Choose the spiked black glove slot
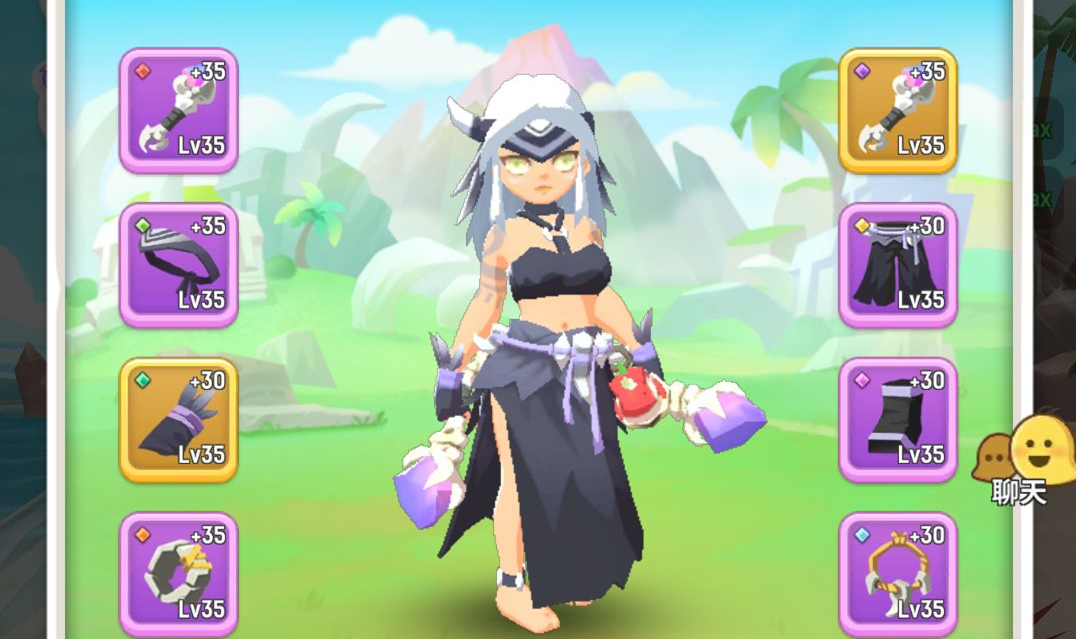The image size is (1076, 639). pyautogui.click(x=178, y=420)
